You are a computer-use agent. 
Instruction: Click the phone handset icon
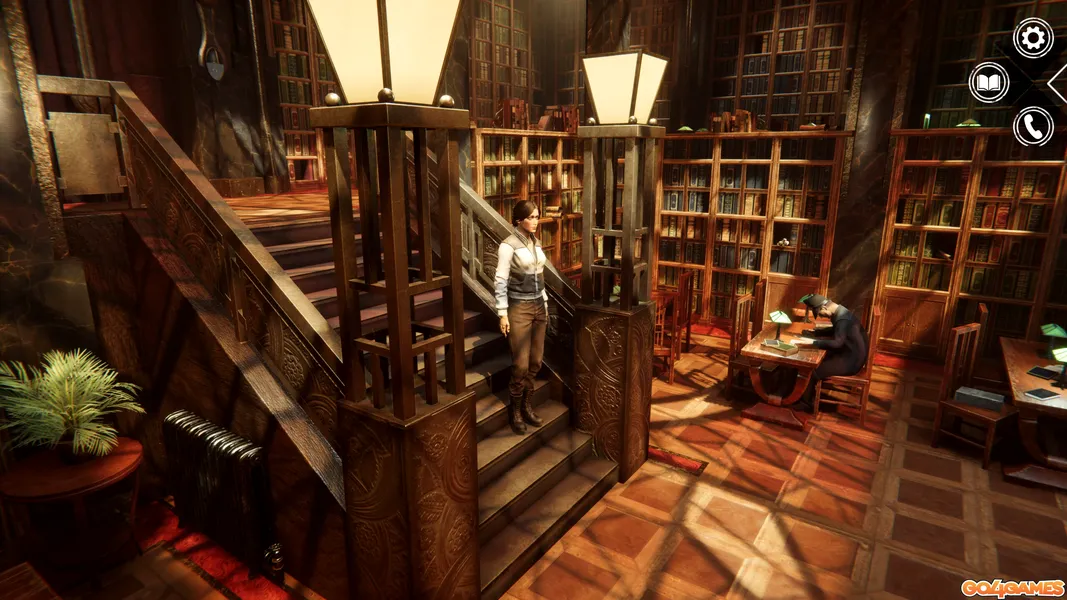(1033, 127)
